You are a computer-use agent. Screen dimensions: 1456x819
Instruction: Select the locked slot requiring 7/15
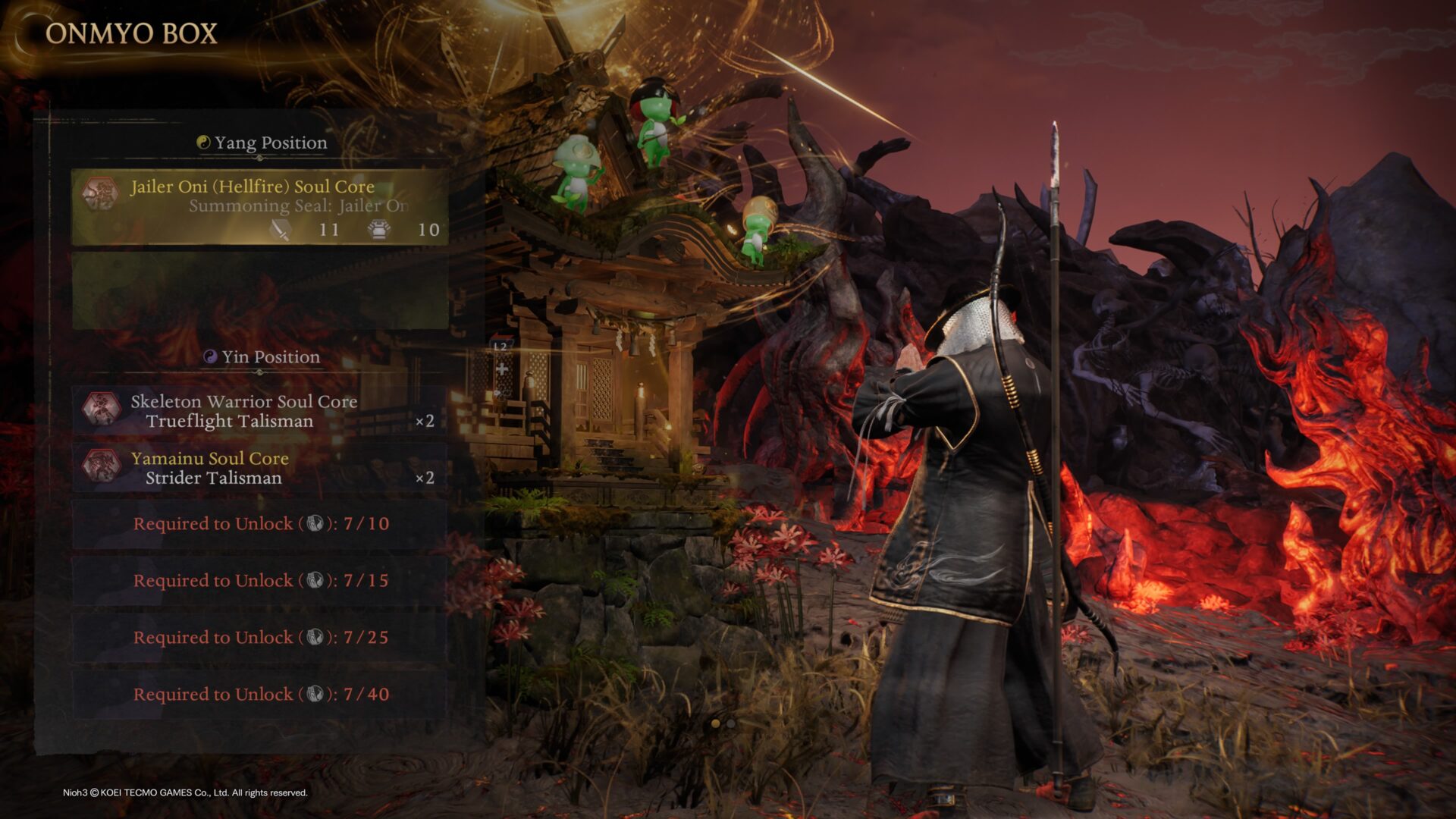(259, 581)
